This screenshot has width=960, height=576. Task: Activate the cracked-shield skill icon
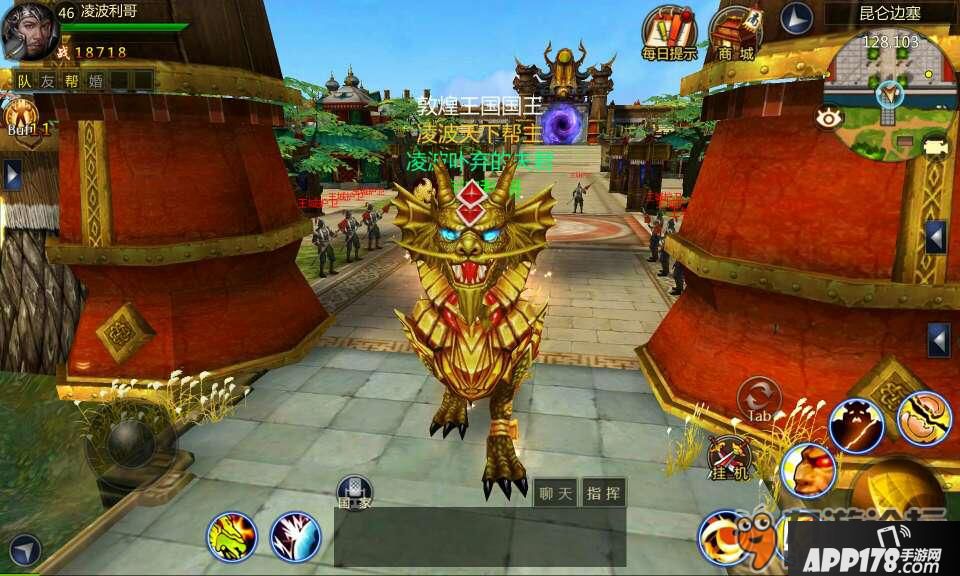coord(923,417)
